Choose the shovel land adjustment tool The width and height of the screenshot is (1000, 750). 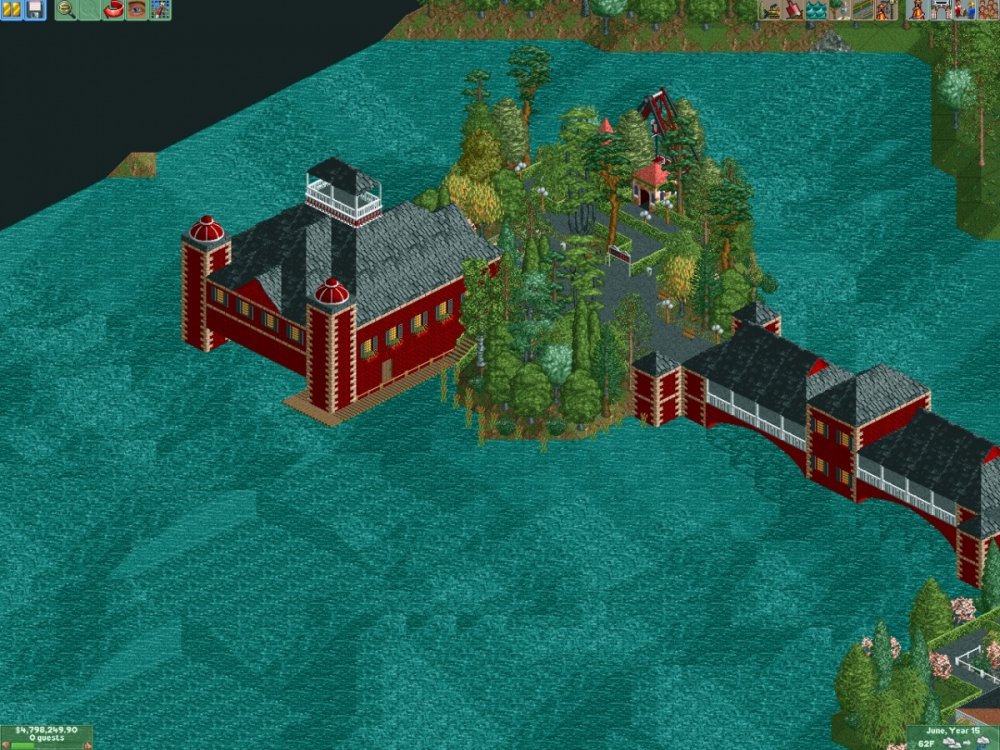pyautogui.click(x=794, y=10)
